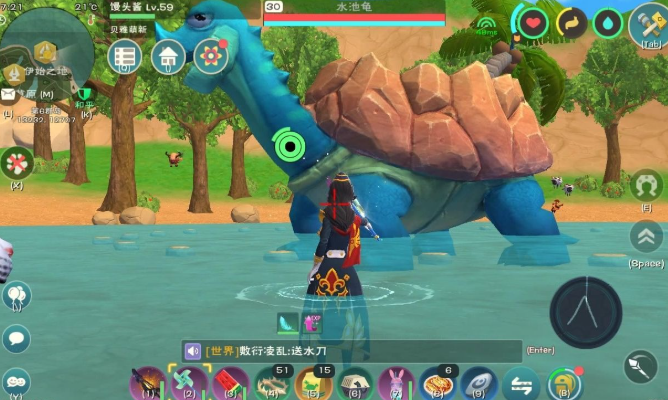The height and width of the screenshot is (400, 668).
Task: Open the flower icon with red dot
Action: [210, 56]
